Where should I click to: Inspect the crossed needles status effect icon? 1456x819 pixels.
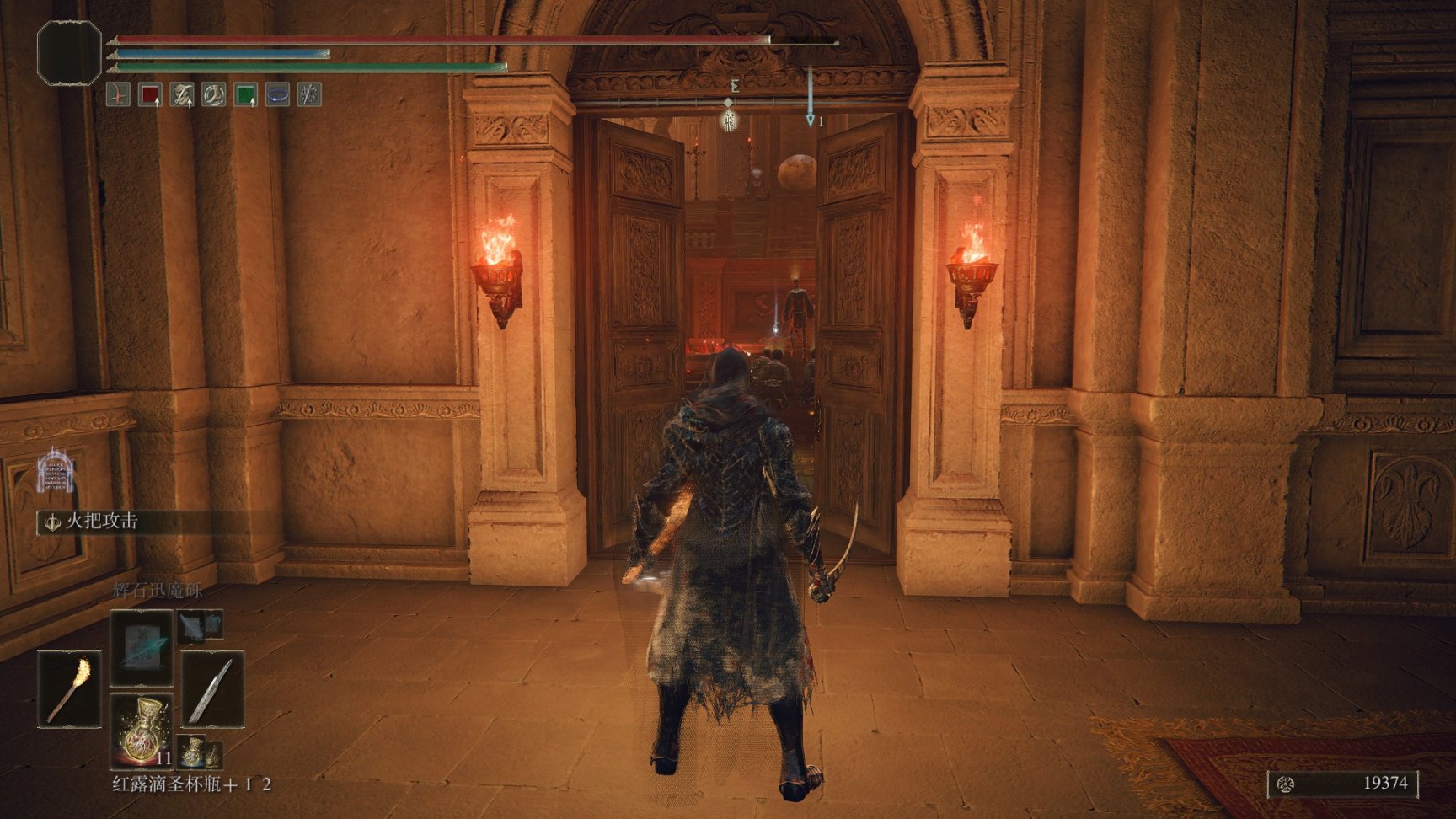click(309, 95)
